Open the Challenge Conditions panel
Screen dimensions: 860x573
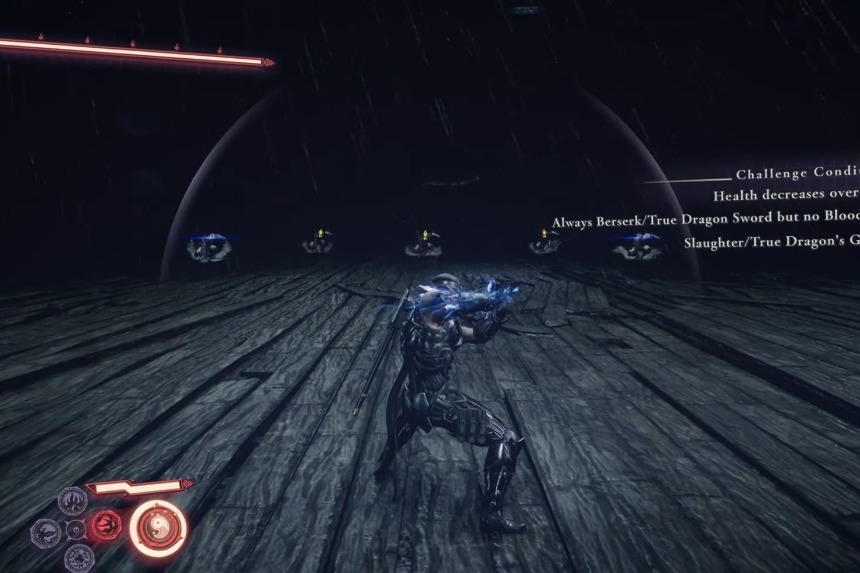point(797,174)
